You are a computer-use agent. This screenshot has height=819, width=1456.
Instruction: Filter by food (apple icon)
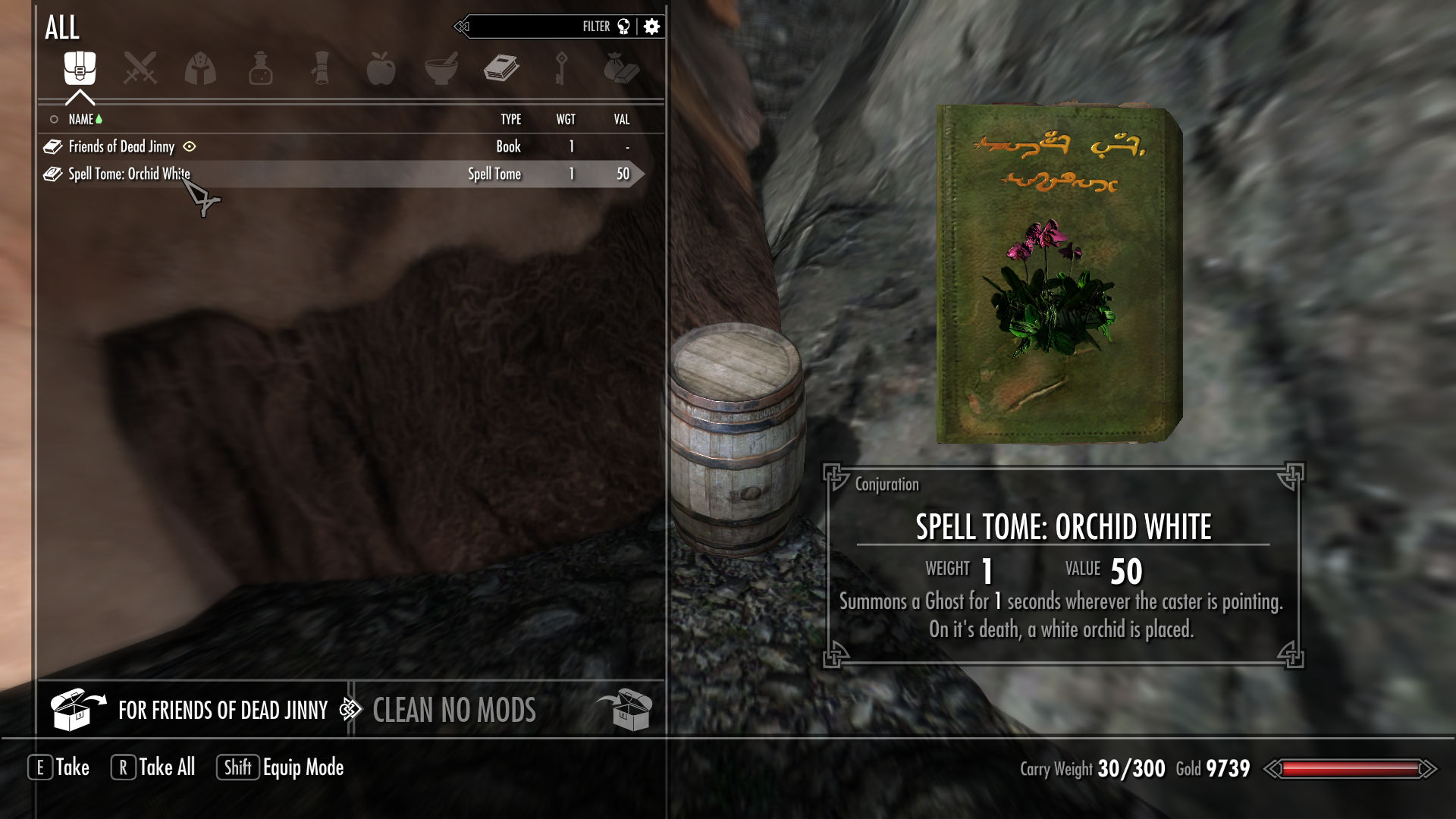(x=381, y=69)
